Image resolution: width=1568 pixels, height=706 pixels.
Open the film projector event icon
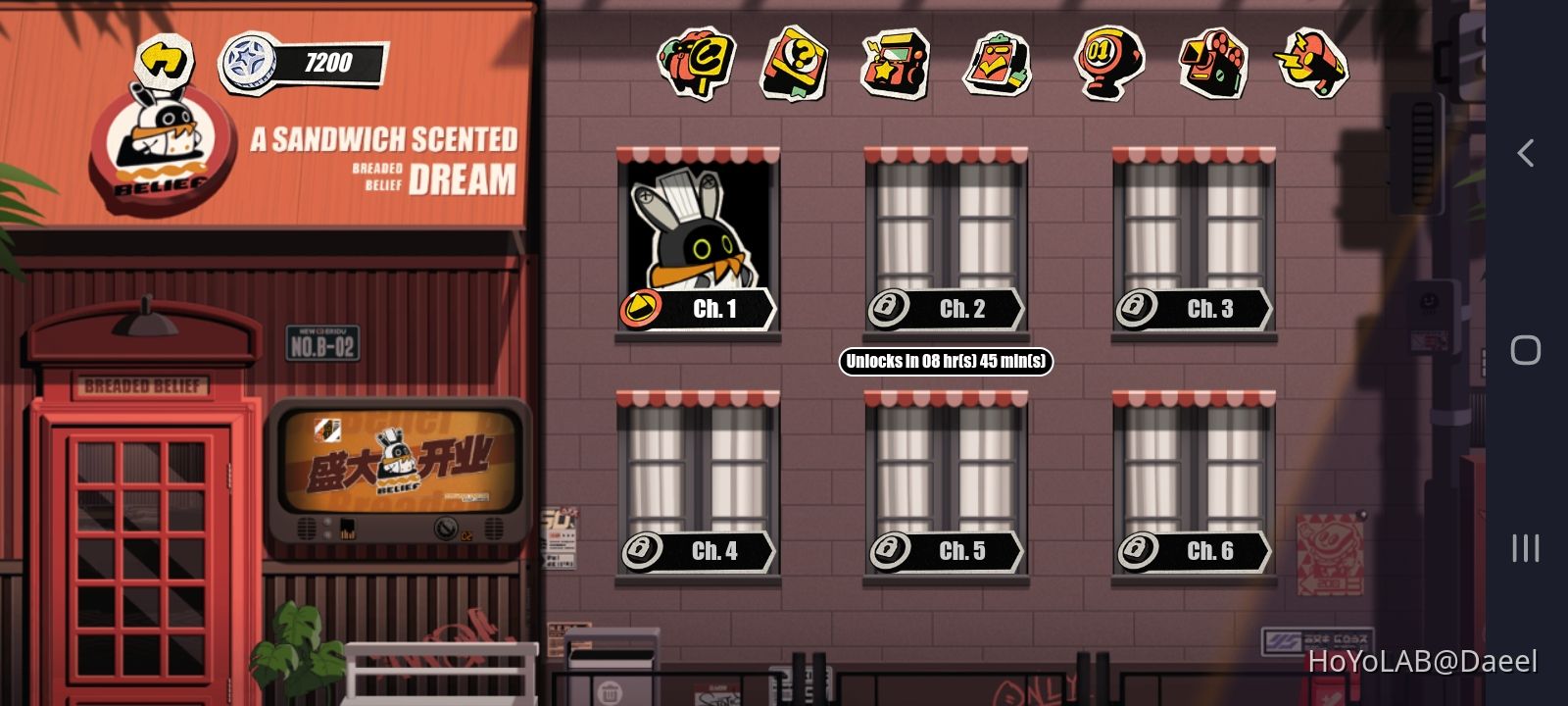[1212, 64]
